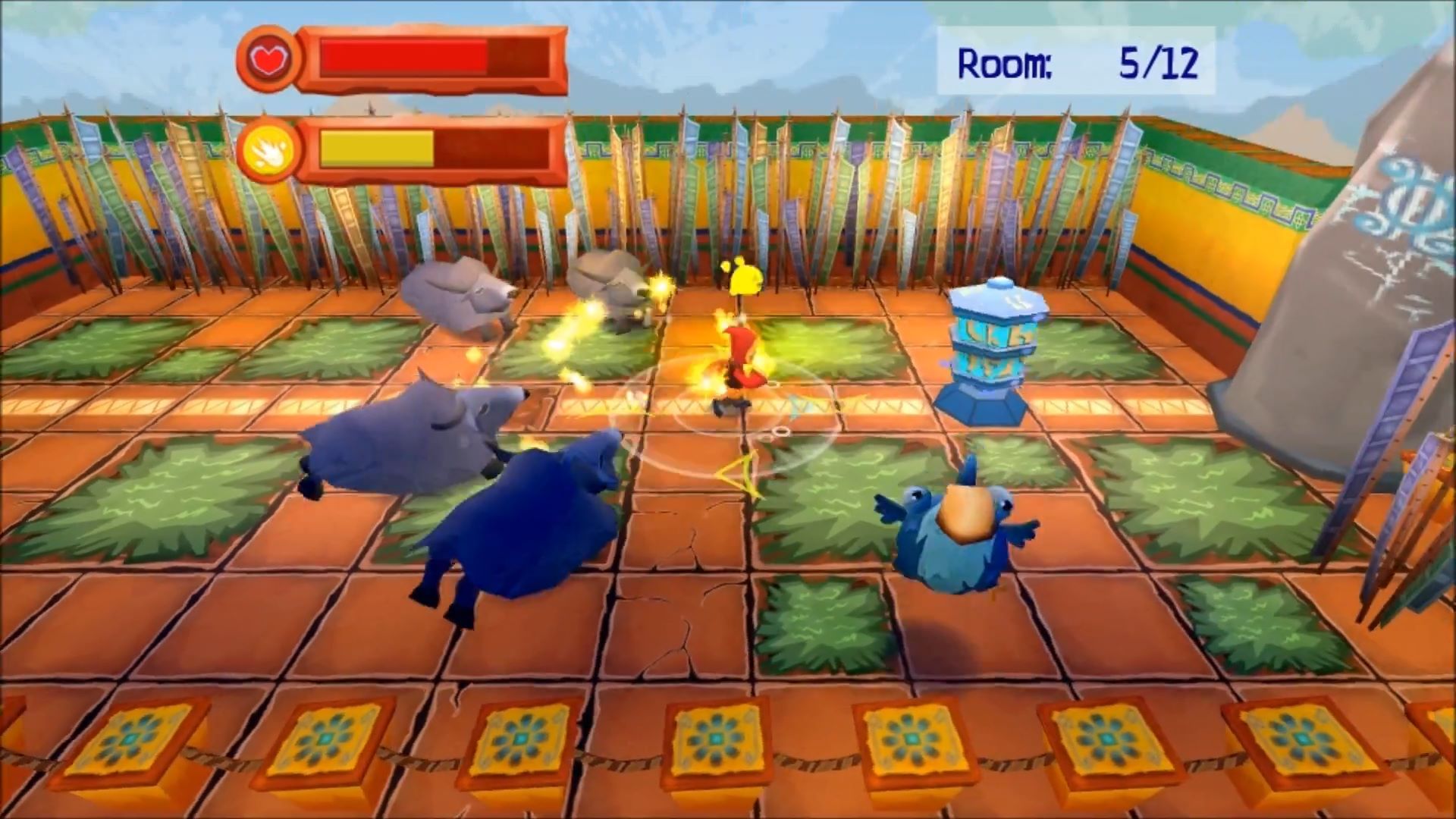Click the heart health icon

(266, 59)
